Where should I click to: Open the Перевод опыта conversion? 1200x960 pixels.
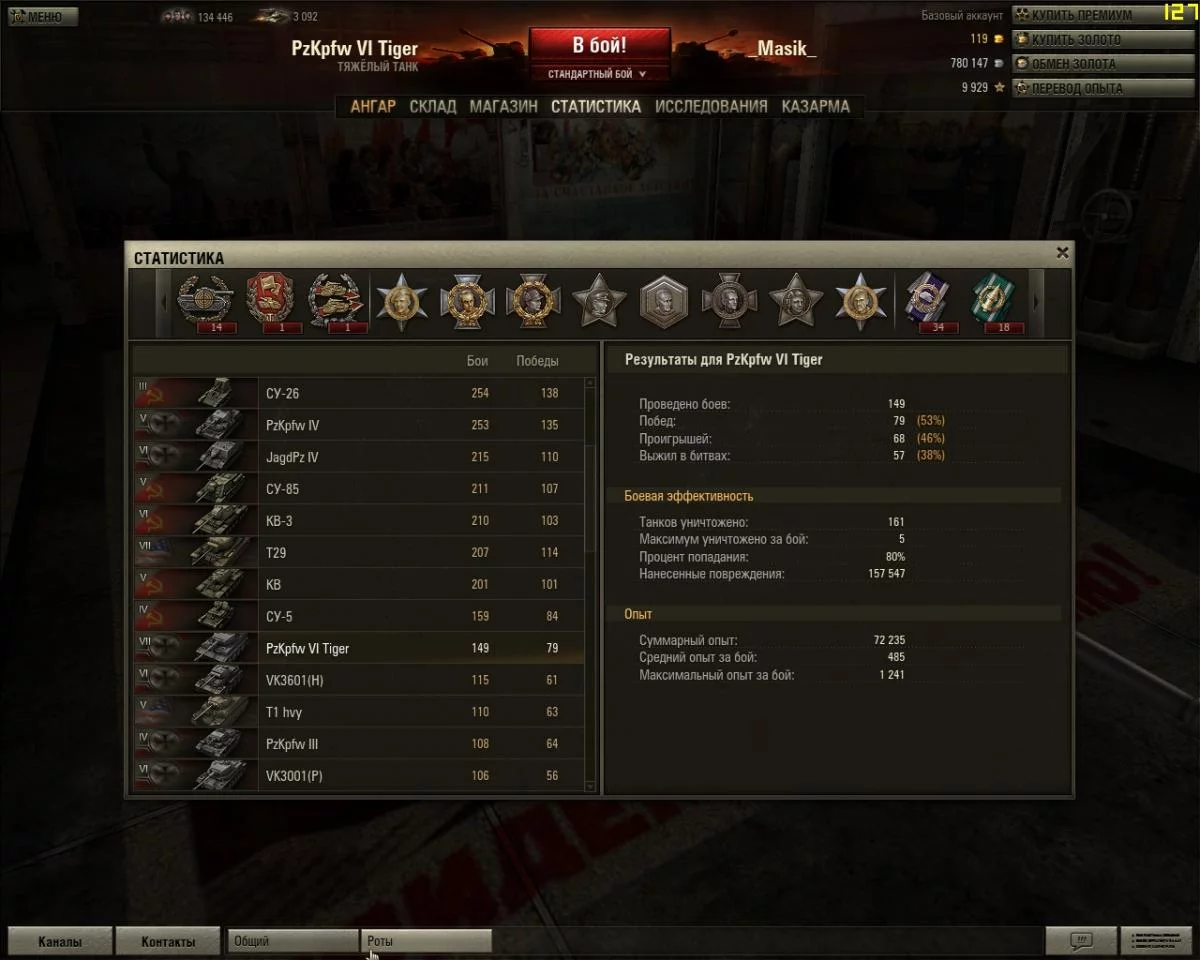click(1077, 88)
